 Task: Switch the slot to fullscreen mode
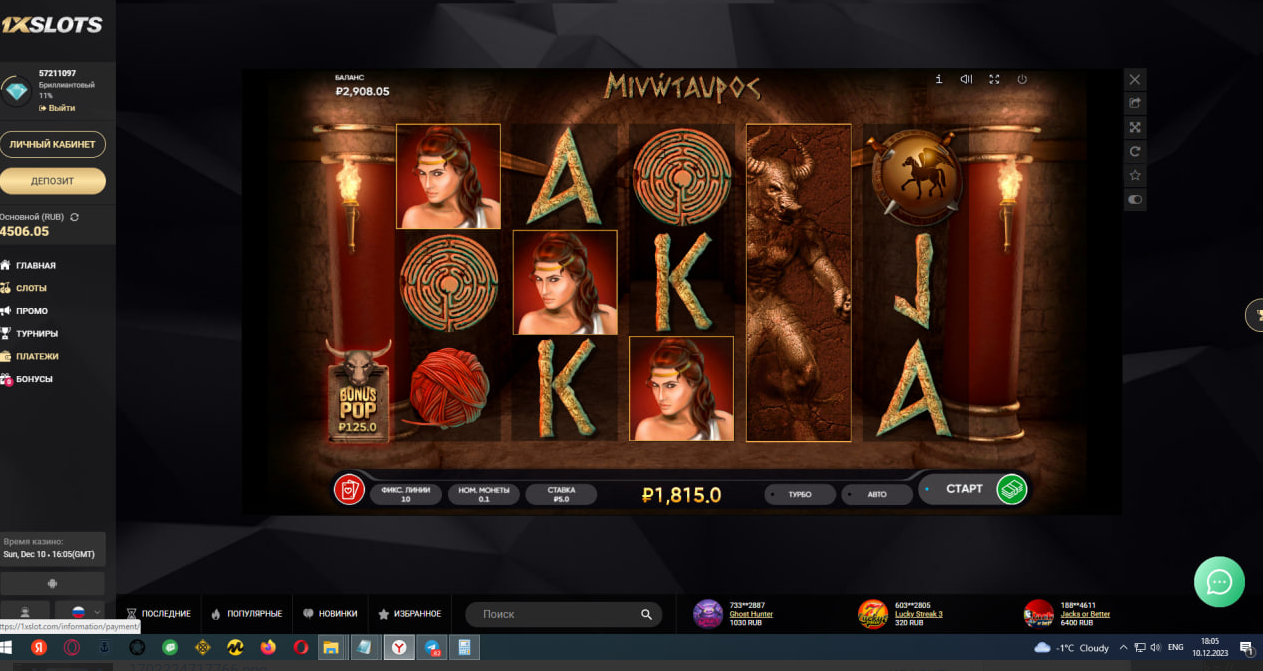(994, 79)
